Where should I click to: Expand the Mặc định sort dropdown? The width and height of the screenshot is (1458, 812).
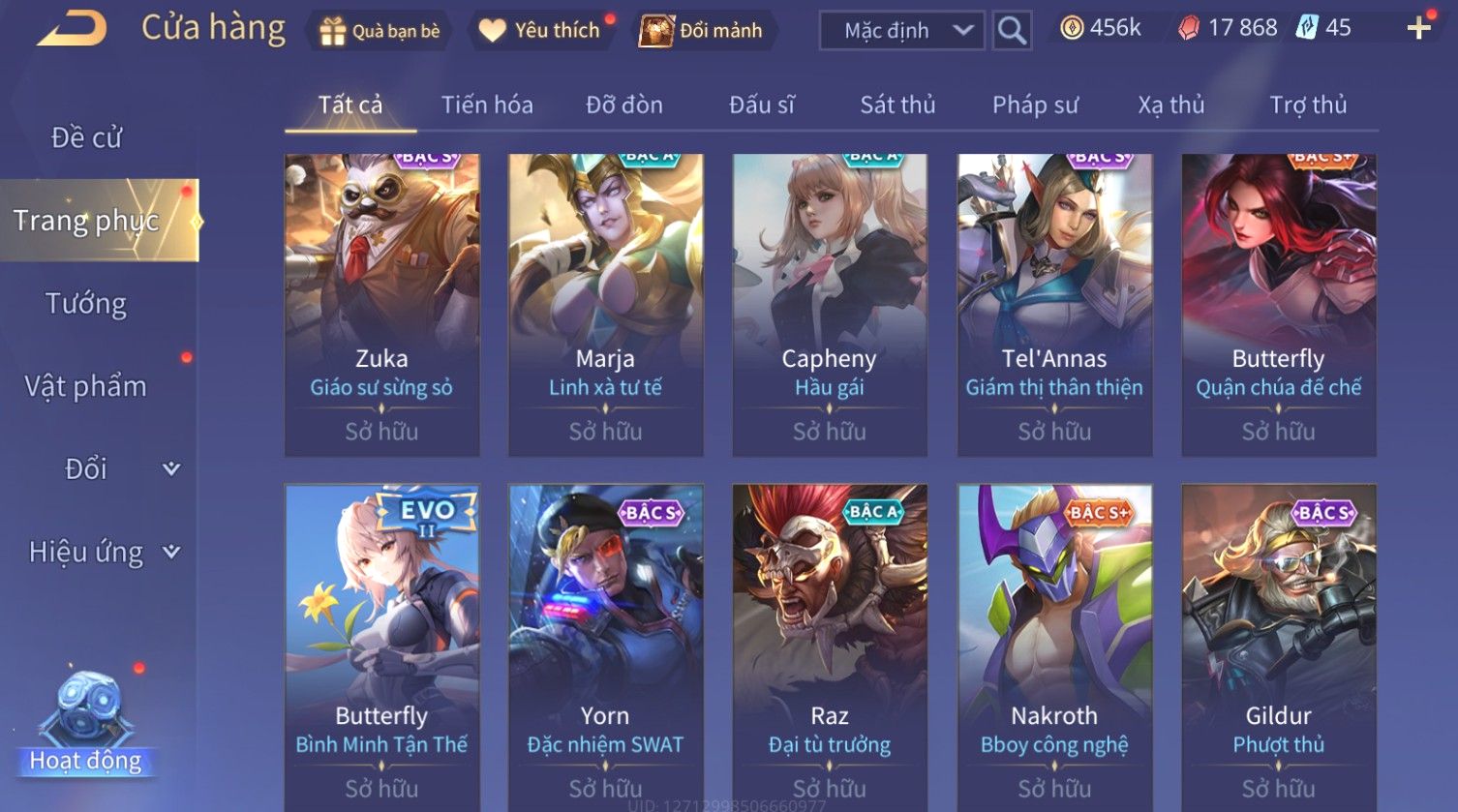click(x=901, y=31)
